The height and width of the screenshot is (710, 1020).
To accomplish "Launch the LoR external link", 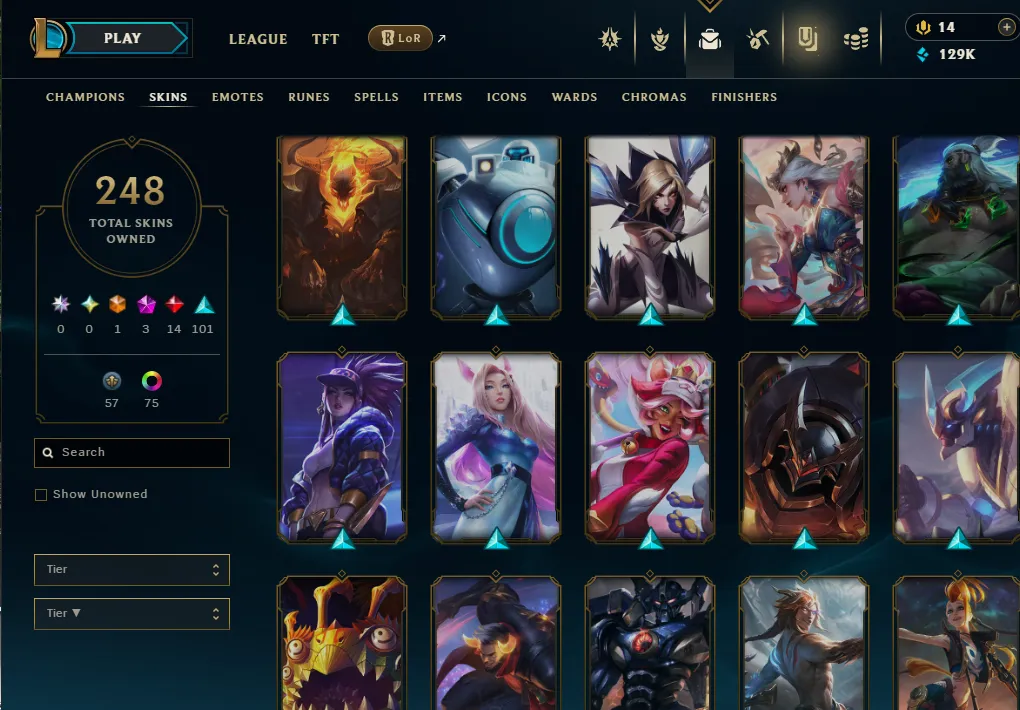I will click(401, 39).
